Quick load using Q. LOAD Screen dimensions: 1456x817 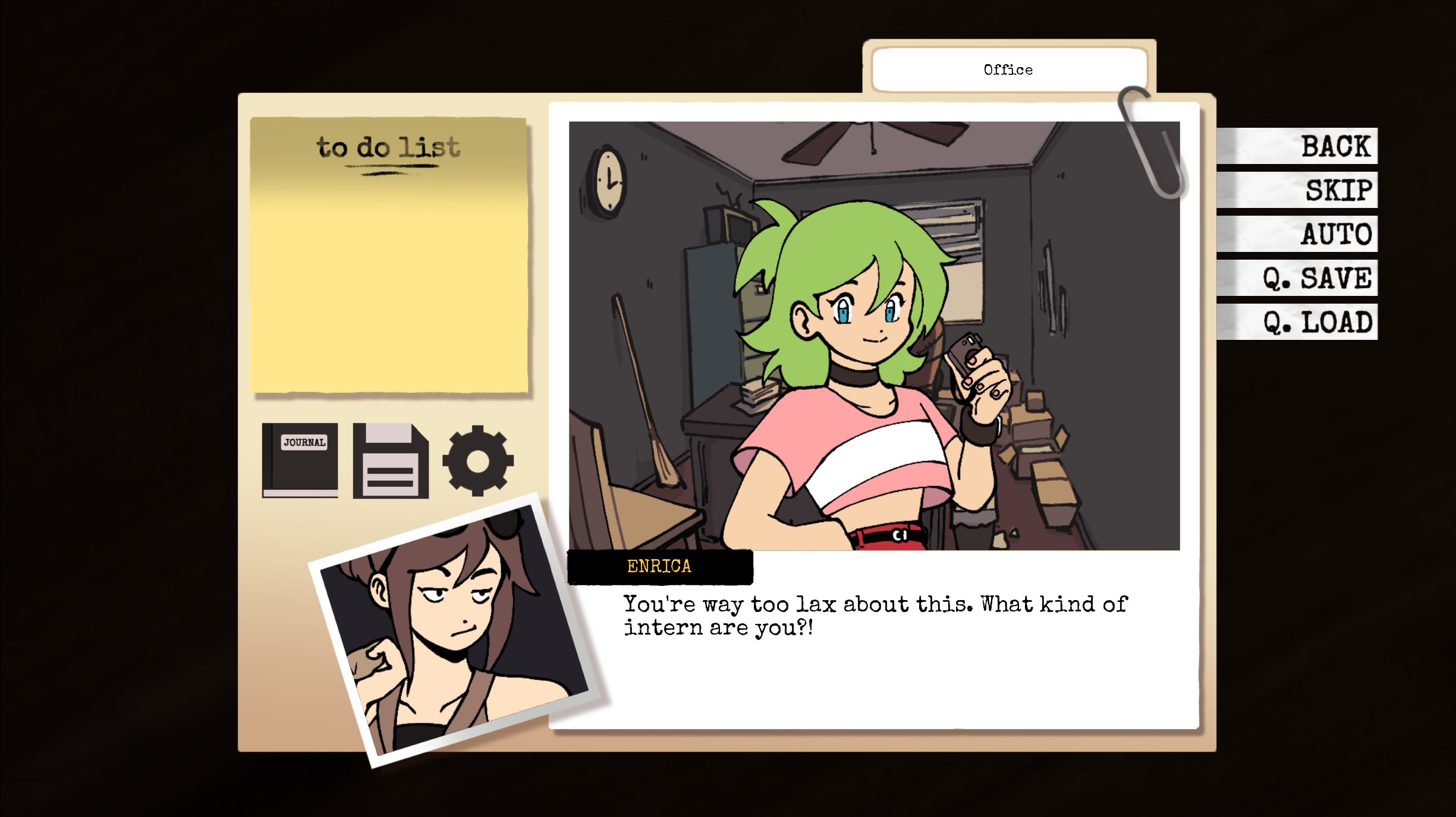pos(1317,322)
